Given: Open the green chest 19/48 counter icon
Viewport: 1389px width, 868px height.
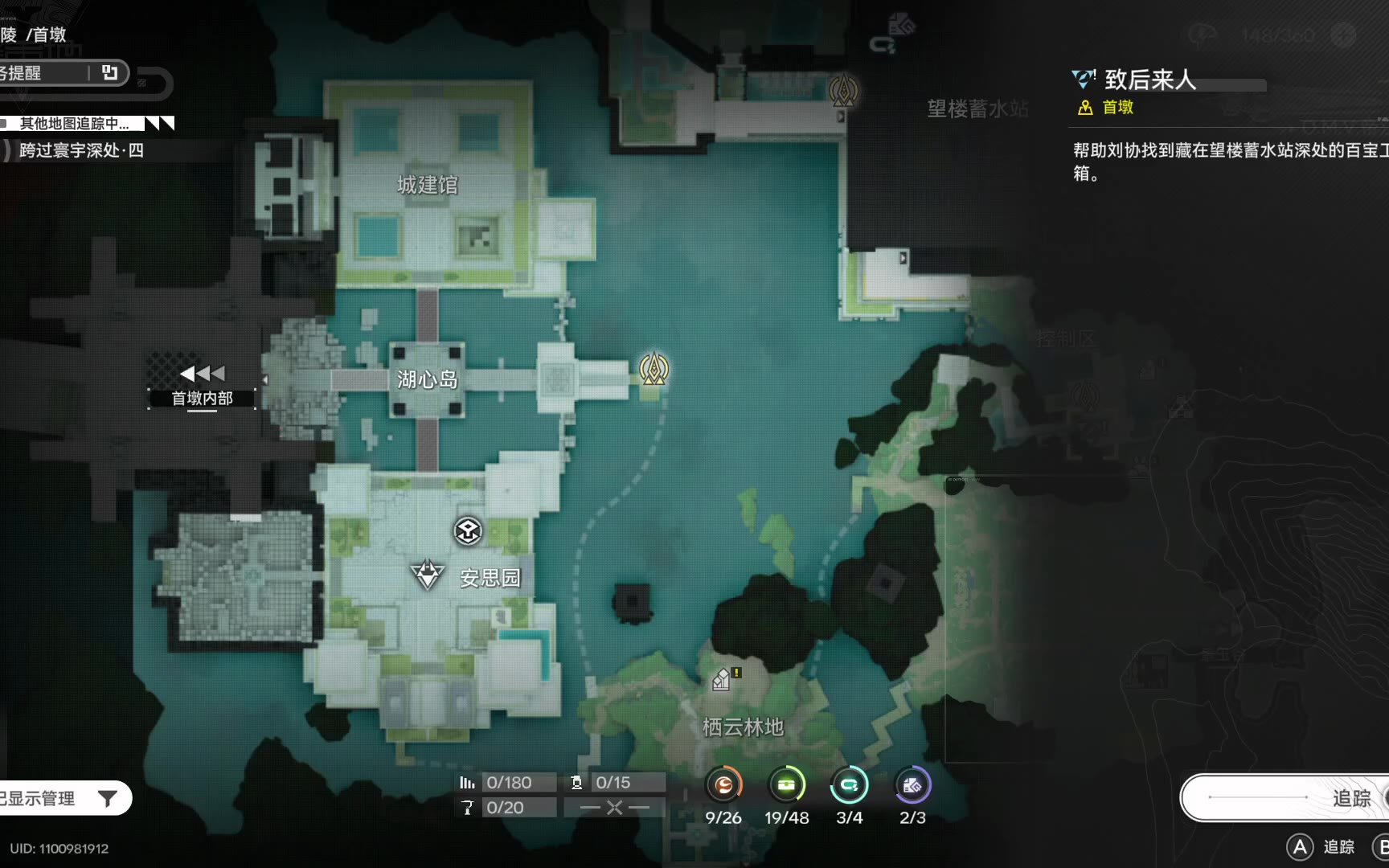Looking at the screenshot, I should [x=787, y=785].
